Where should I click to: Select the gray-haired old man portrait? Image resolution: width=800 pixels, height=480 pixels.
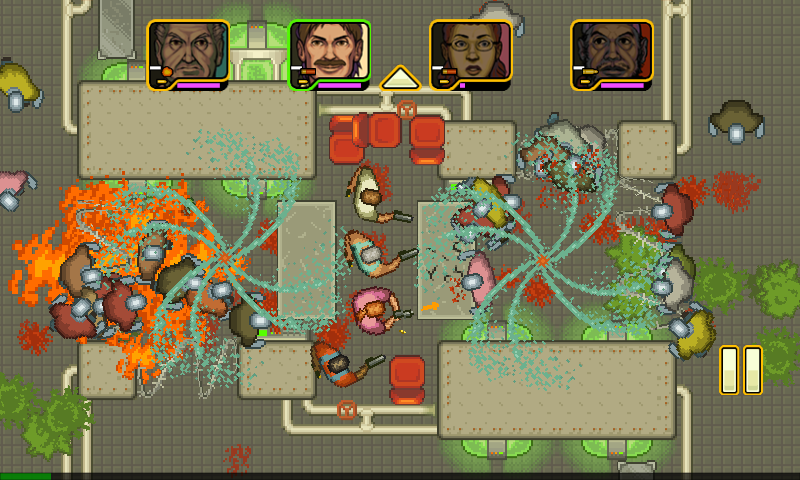click(x=188, y=54)
